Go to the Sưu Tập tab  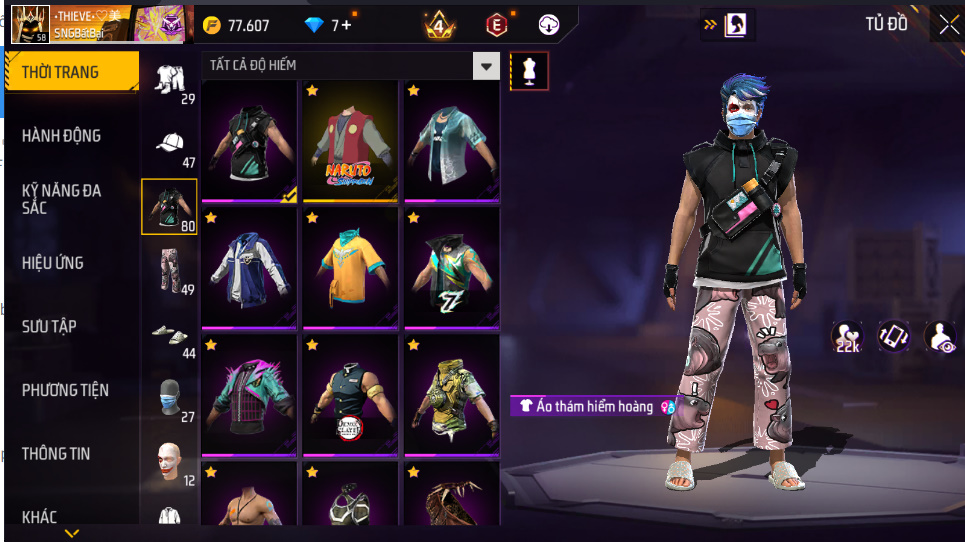click(50, 327)
